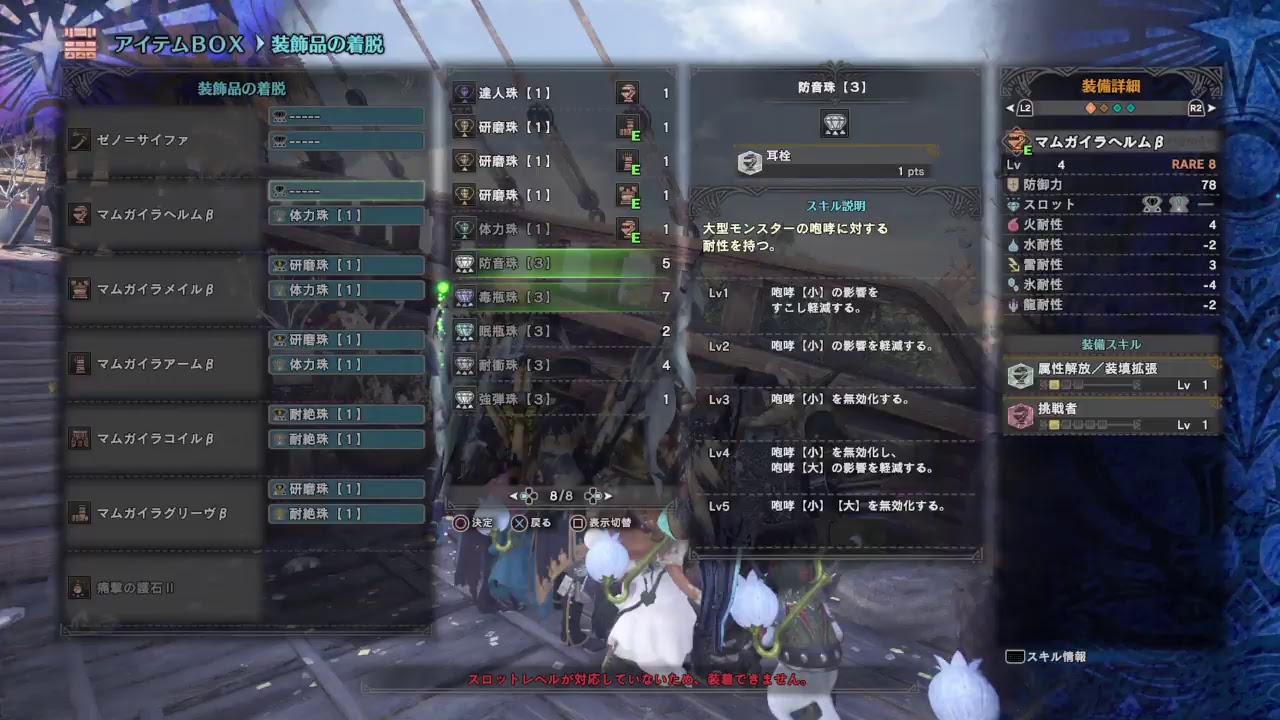Viewport: 1280px width, 720px height.
Task: Click the 属性解放／装填拡張 skill icon
Action: (1020, 377)
